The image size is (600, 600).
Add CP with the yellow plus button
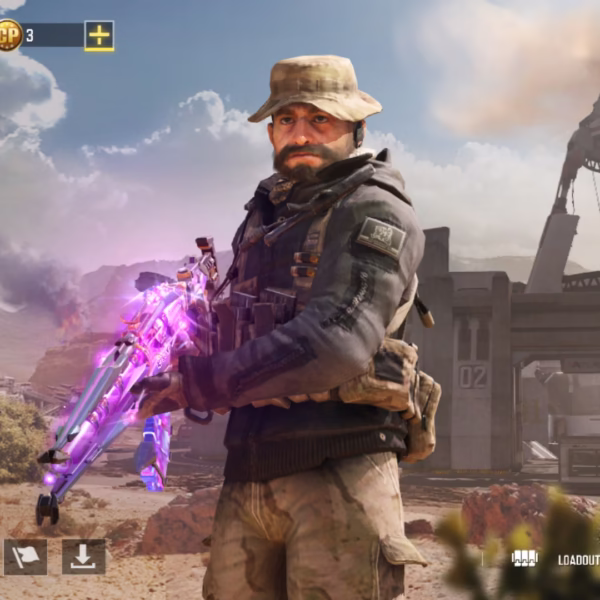coord(99,36)
